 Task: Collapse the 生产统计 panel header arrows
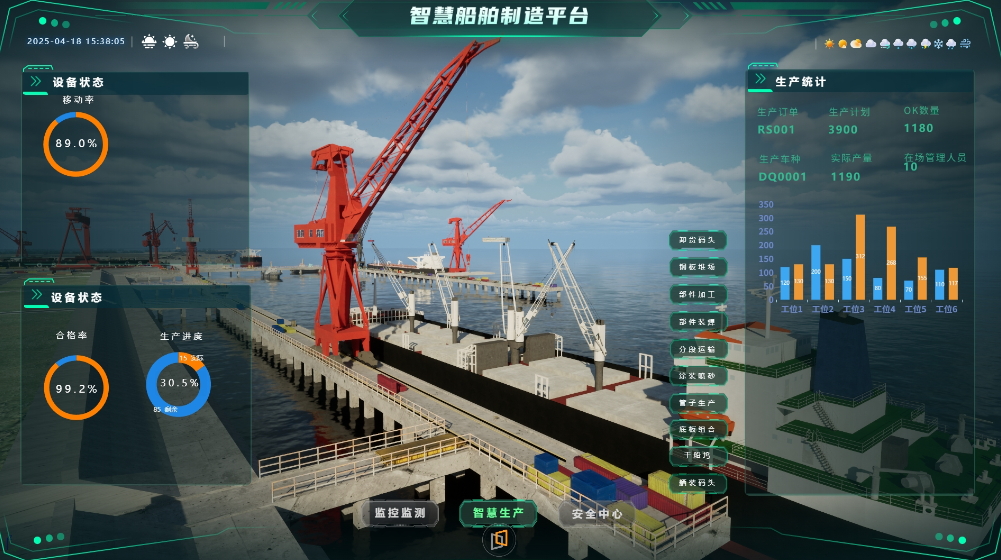click(x=763, y=80)
